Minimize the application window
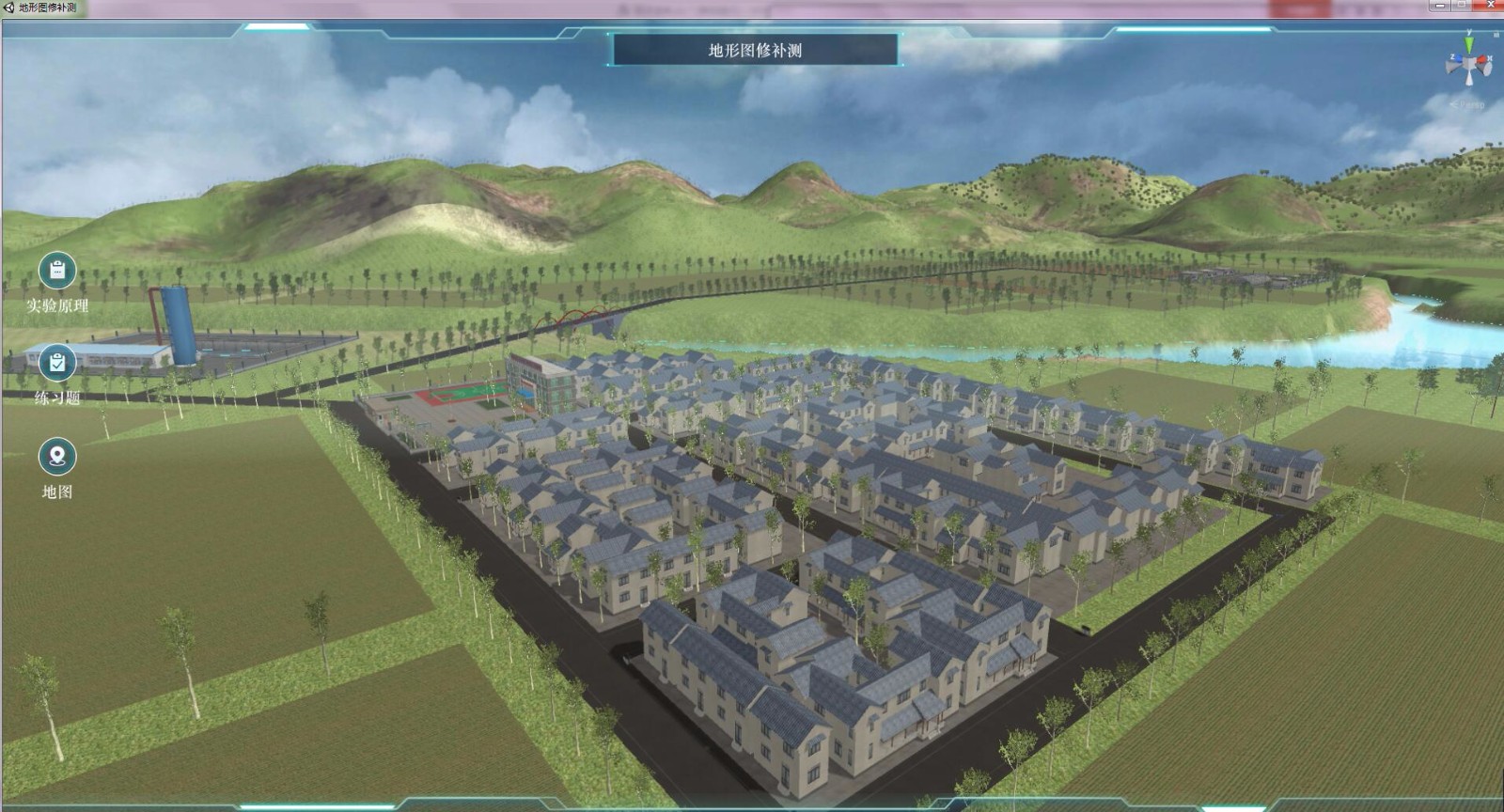The height and width of the screenshot is (812, 1504). pos(1440,6)
